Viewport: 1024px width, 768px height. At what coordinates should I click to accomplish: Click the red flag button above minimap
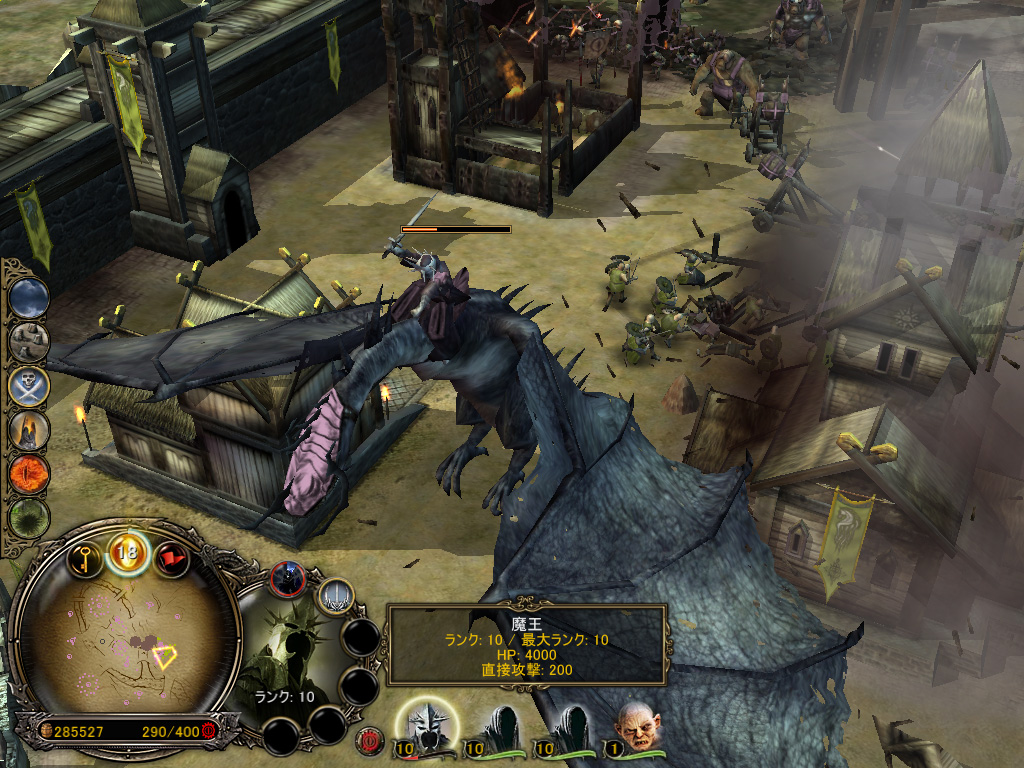(171, 559)
